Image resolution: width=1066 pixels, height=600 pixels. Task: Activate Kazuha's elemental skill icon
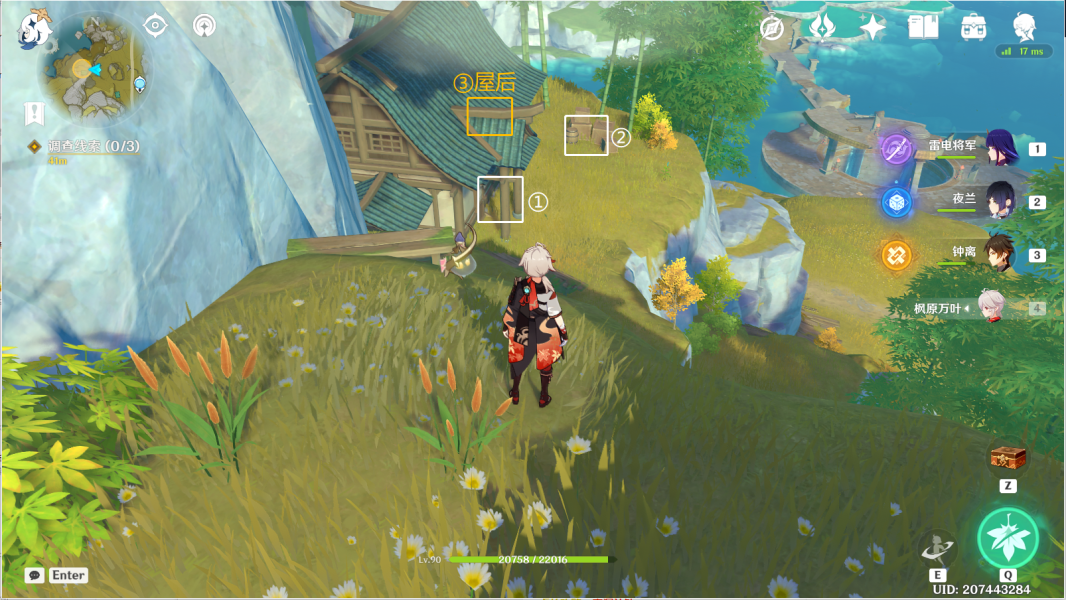point(938,548)
